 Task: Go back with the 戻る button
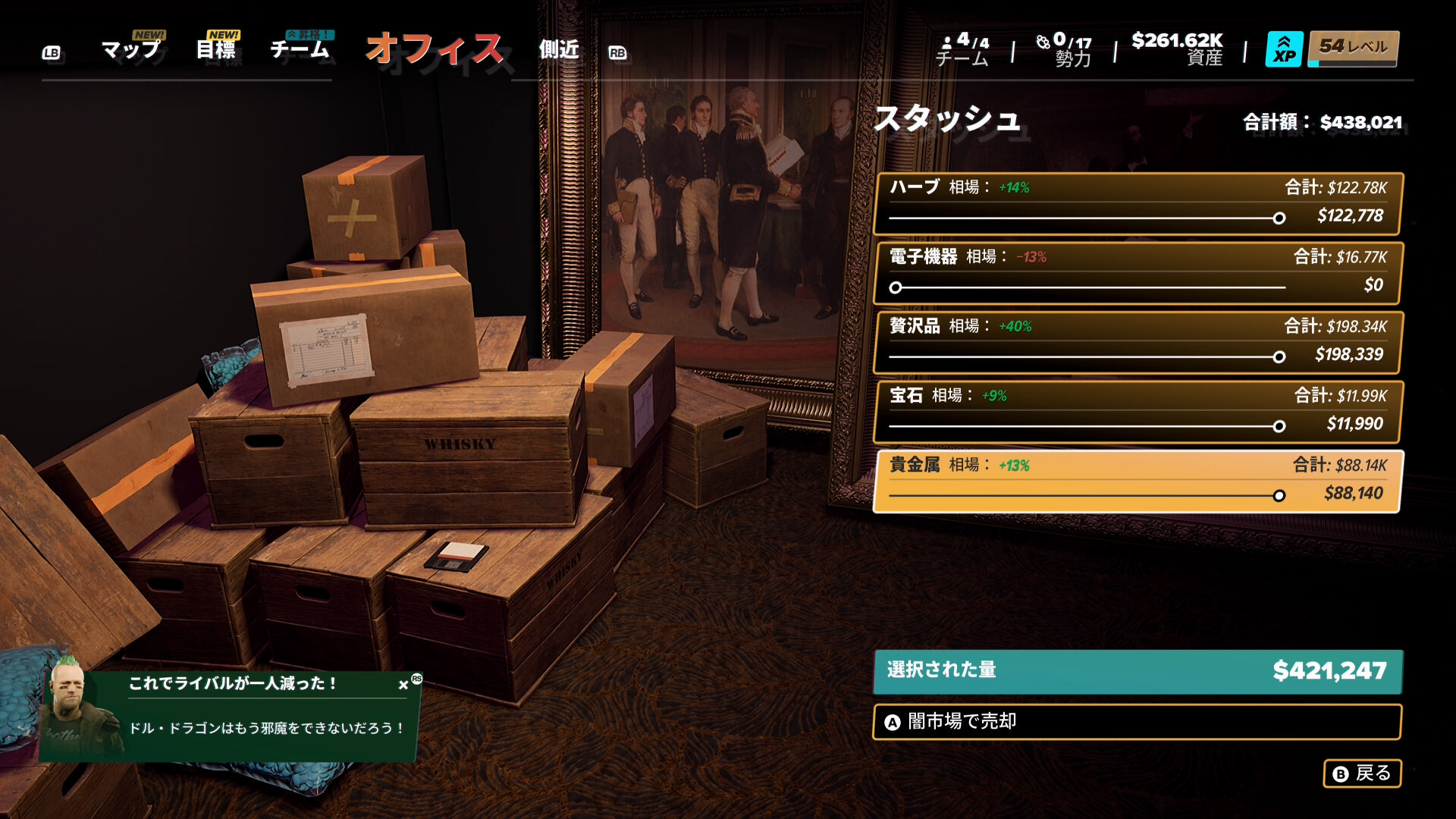click(x=1362, y=773)
